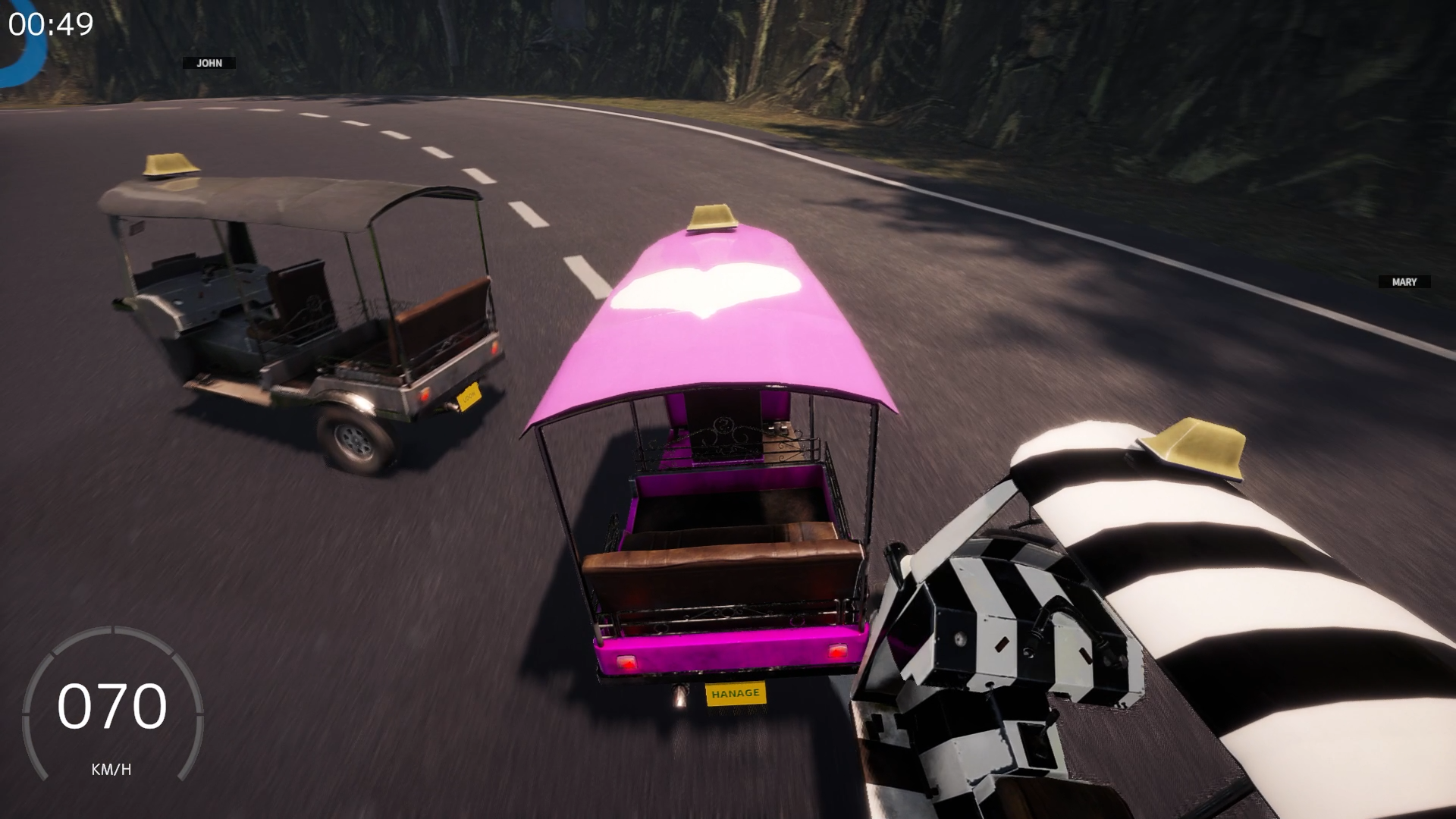The image size is (1456, 819).
Task: Click the JOHN name tag
Action: (x=209, y=64)
